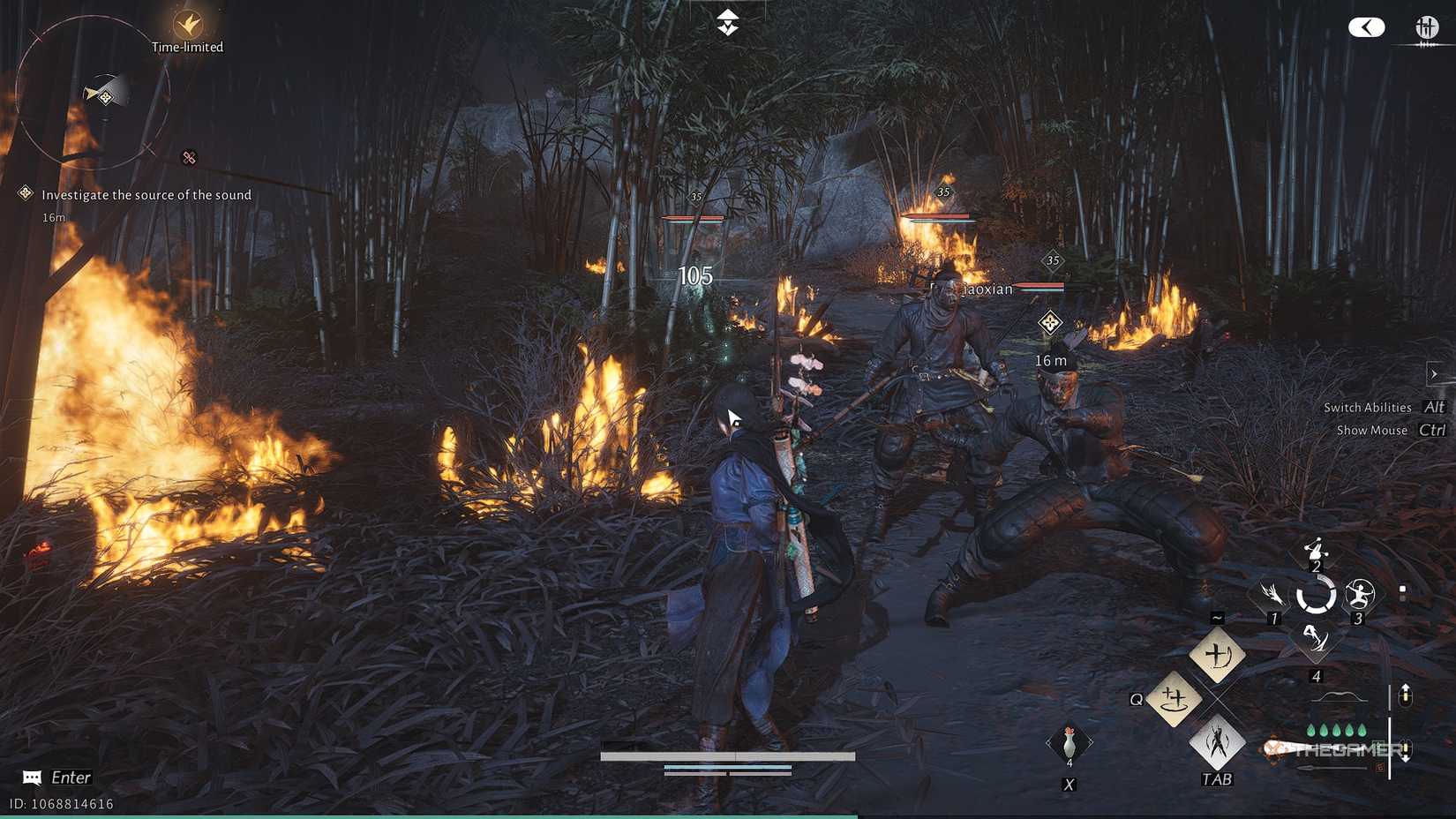Expand the white back-arrow pill button
The height and width of the screenshot is (819, 1456).
pos(1366,27)
